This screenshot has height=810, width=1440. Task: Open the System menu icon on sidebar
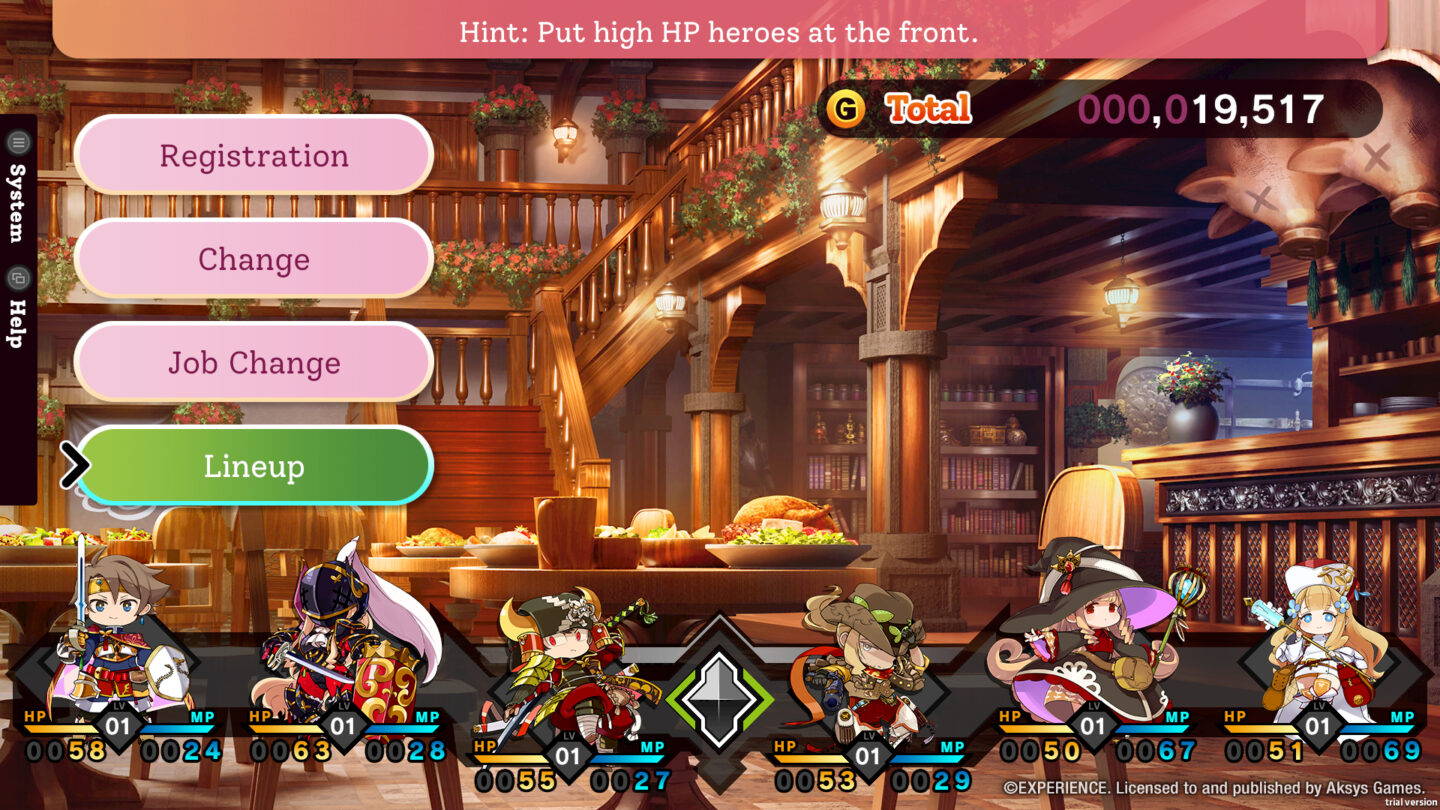(x=17, y=143)
